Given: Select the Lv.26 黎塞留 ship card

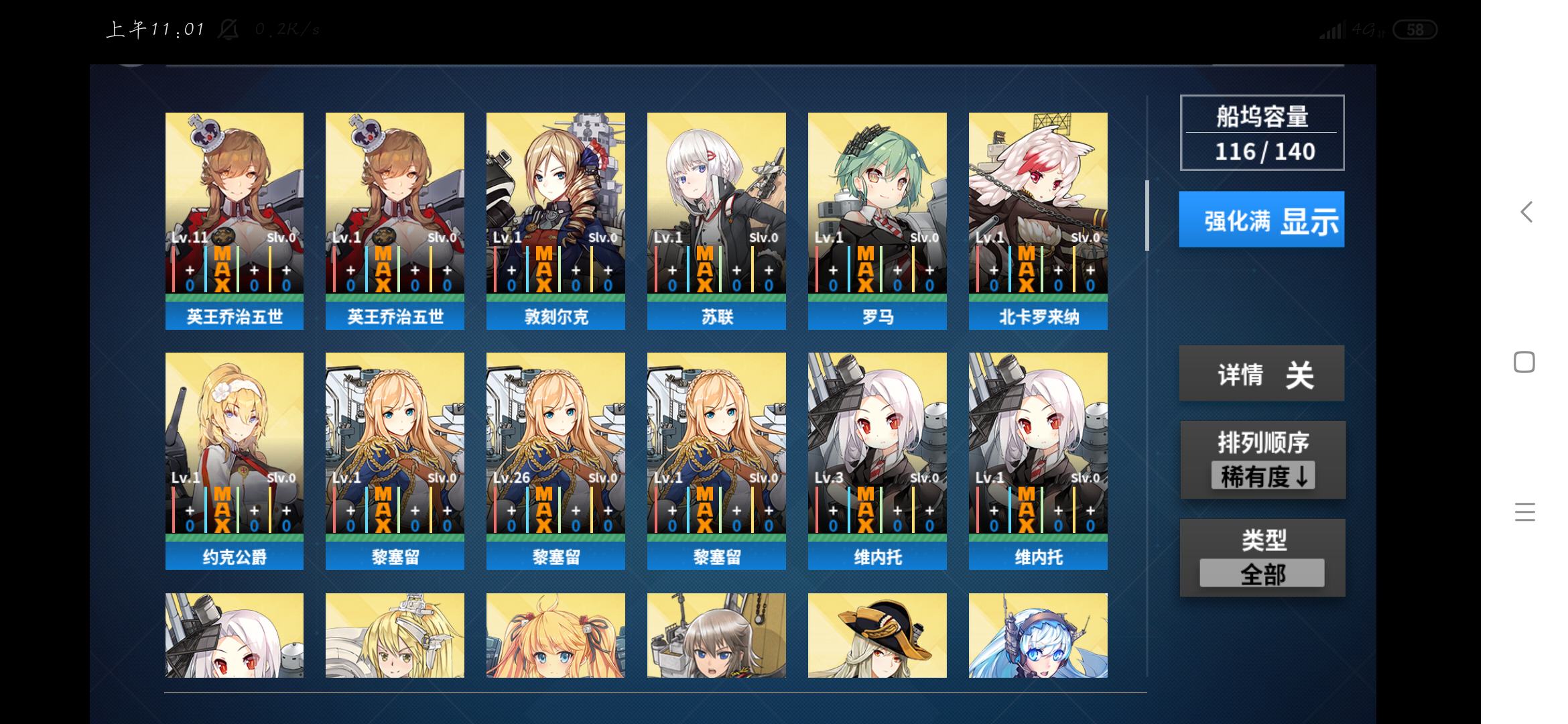Looking at the screenshot, I should pyautogui.click(x=556, y=461).
